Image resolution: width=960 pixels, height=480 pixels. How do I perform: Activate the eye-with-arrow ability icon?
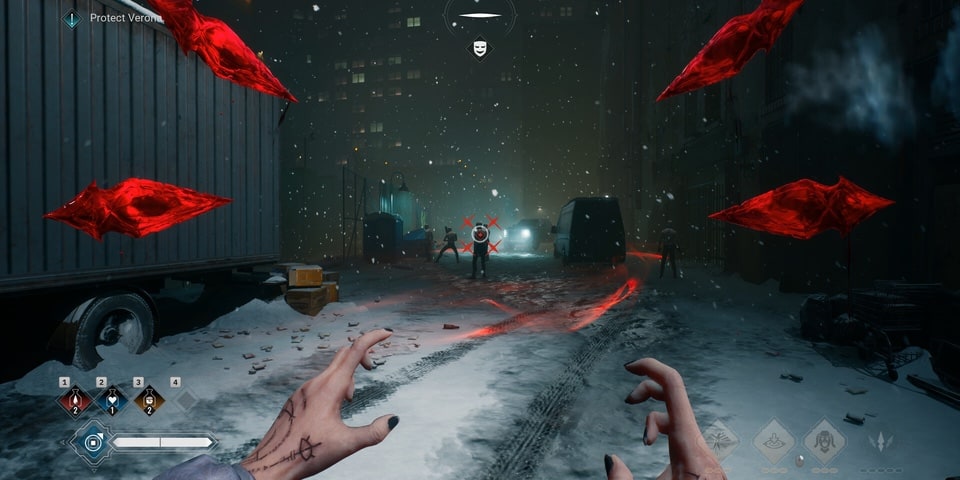click(x=773, y=440)
